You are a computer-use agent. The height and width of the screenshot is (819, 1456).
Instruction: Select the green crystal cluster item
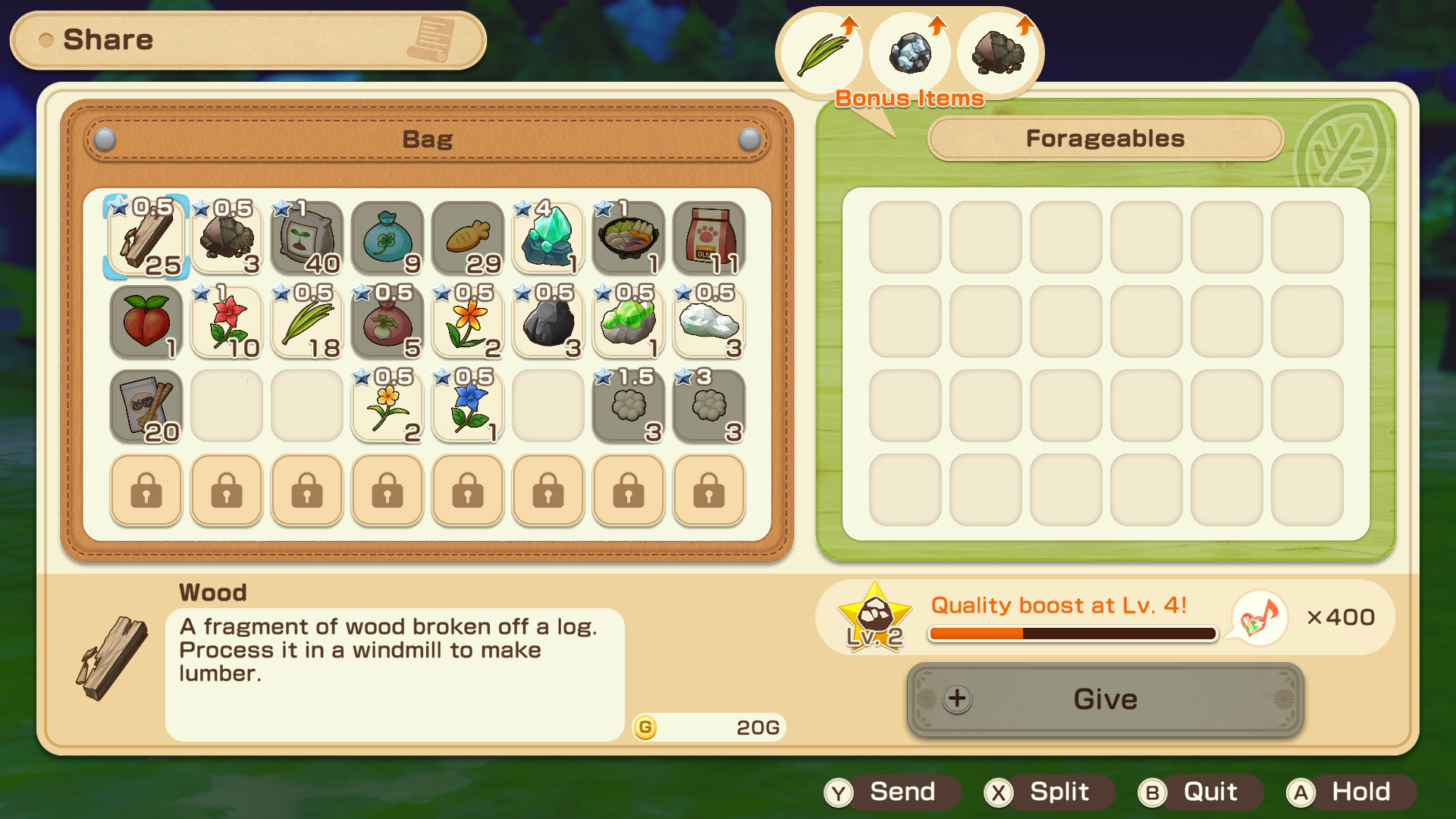click(x=628, y=324)
